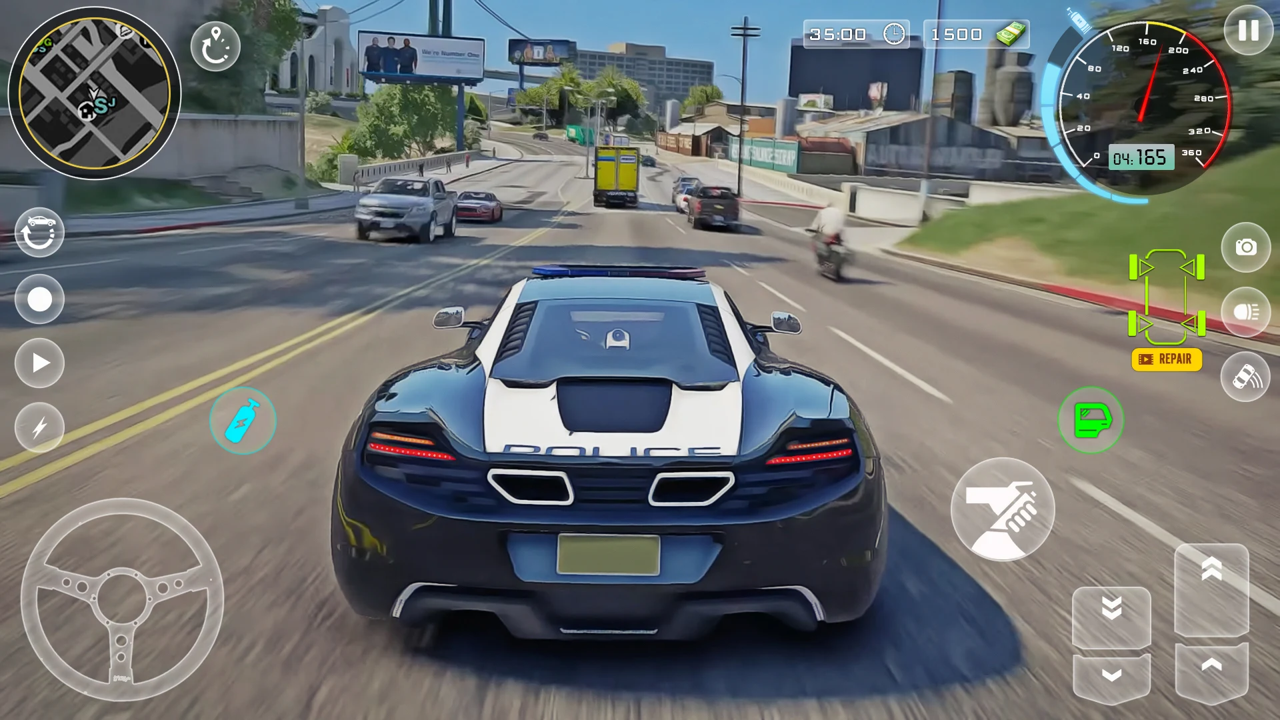Switch camera view with the camera icon
The height and width of the screenshot is (720, 1280).
click(1246, 247)
